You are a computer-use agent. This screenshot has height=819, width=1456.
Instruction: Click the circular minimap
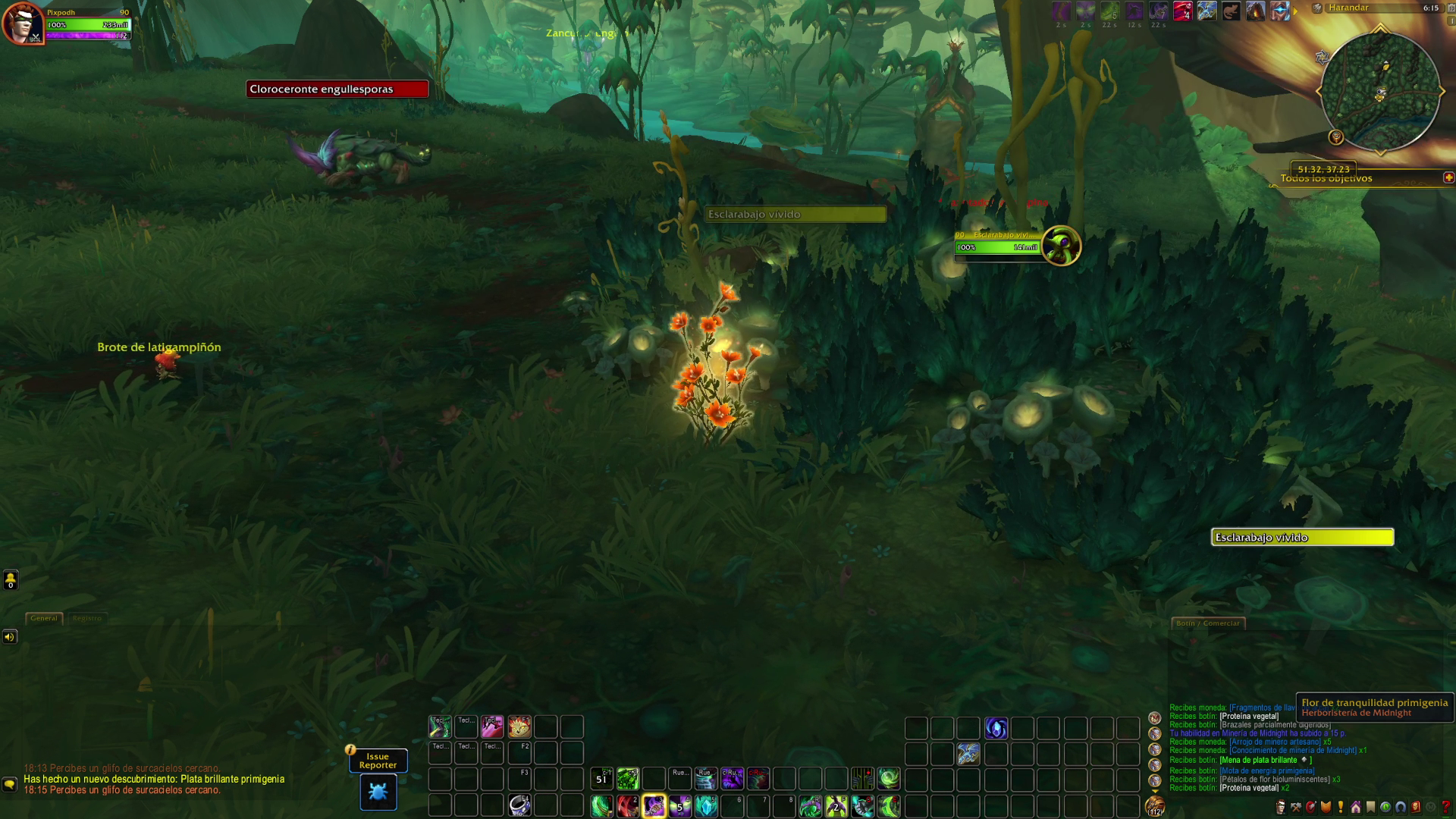click(1379, 92)
